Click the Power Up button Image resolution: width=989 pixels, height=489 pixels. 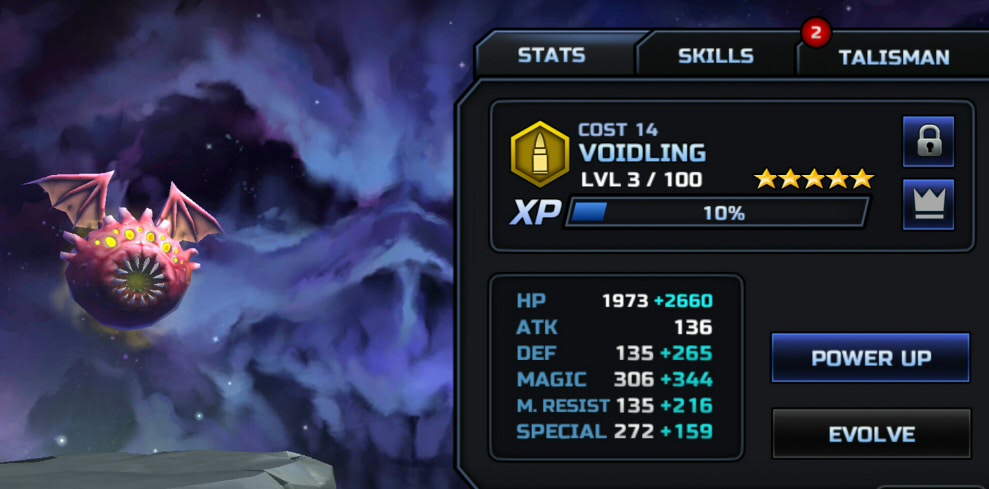coord(870,358)
